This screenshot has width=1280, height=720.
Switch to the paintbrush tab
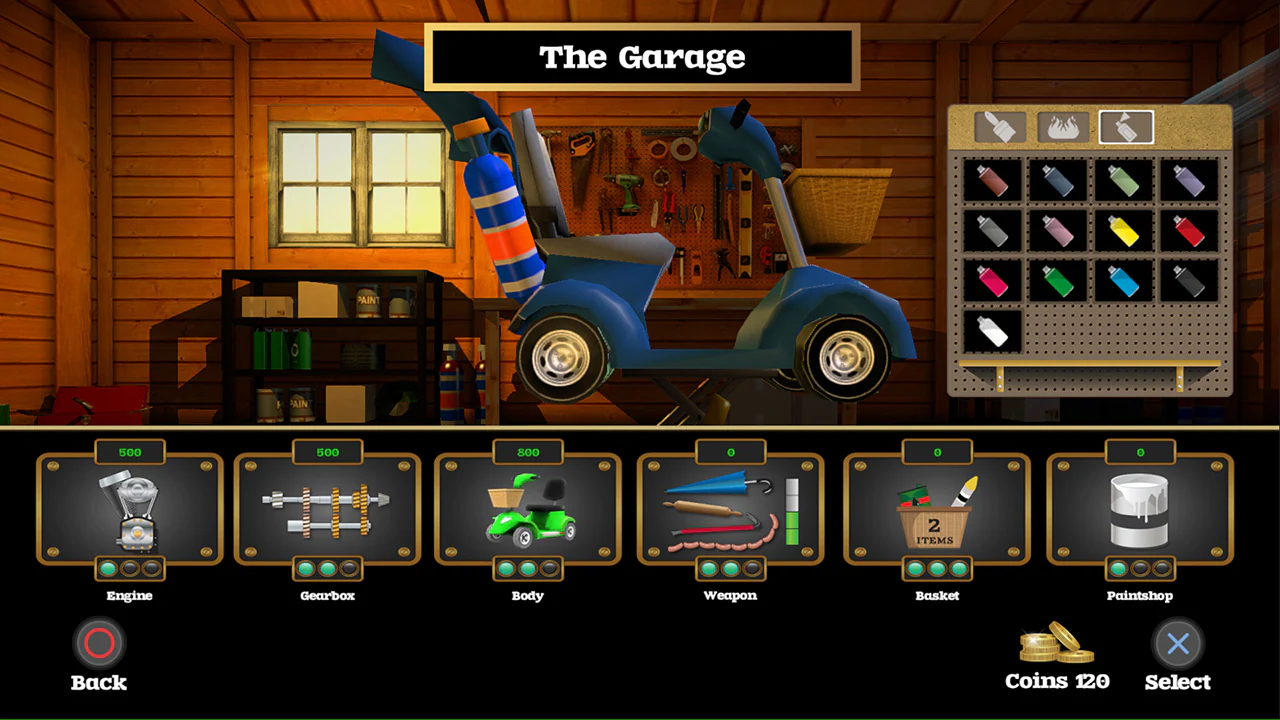999,125
